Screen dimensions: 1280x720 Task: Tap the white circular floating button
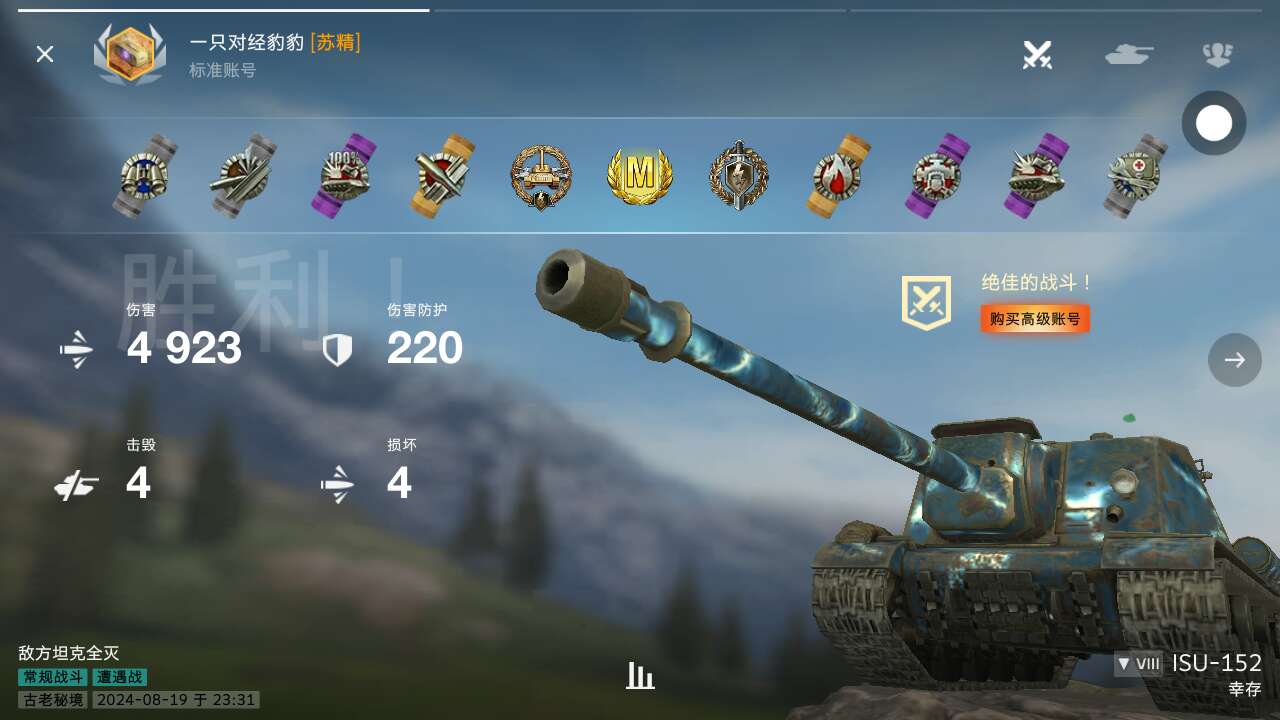(x=1214, y=123)
